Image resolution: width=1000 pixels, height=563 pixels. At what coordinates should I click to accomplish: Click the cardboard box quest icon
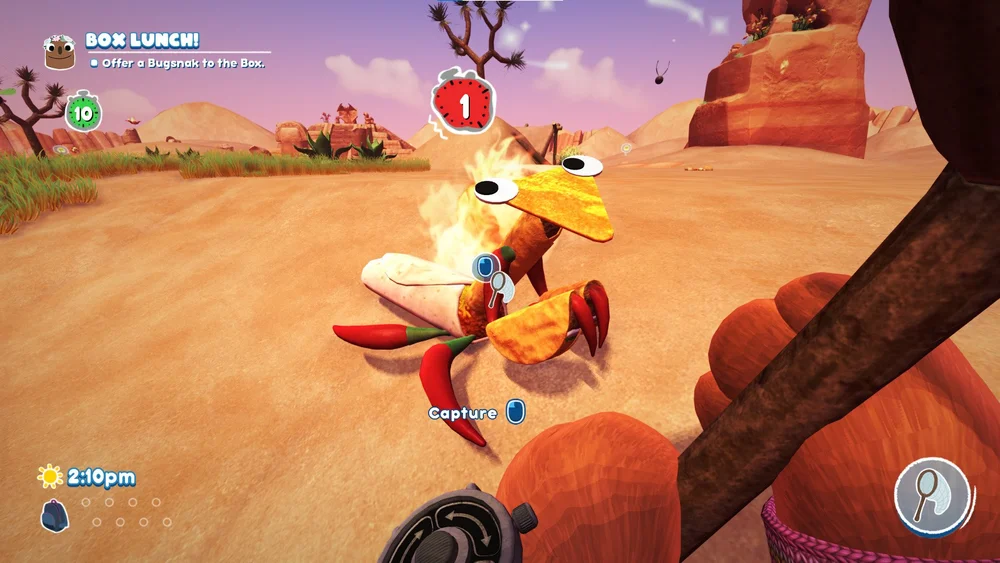61,51
